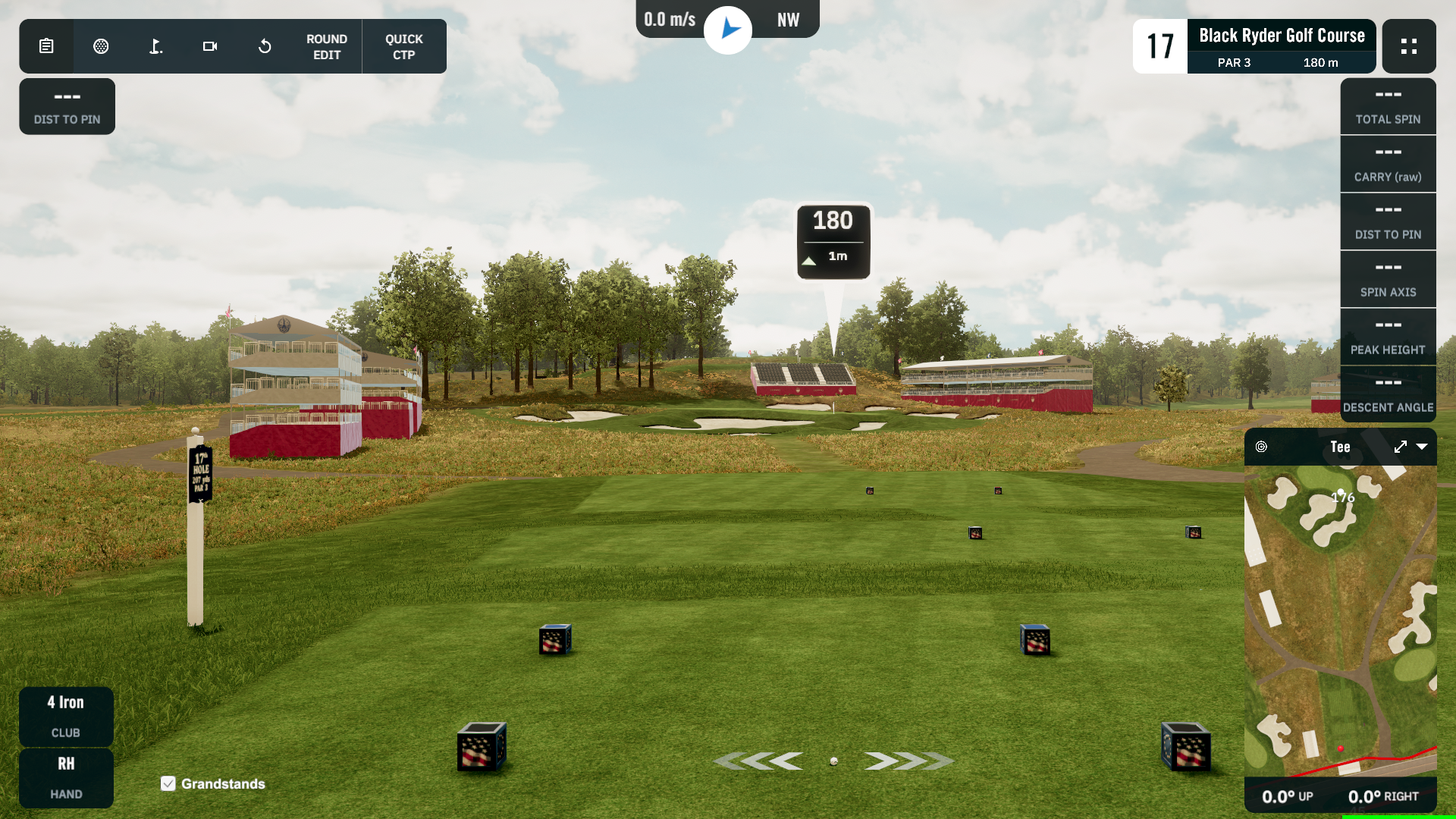Open the scorecard clipboard icon
The height and width of the screenshot is (819, 1456).
(46, 46)
